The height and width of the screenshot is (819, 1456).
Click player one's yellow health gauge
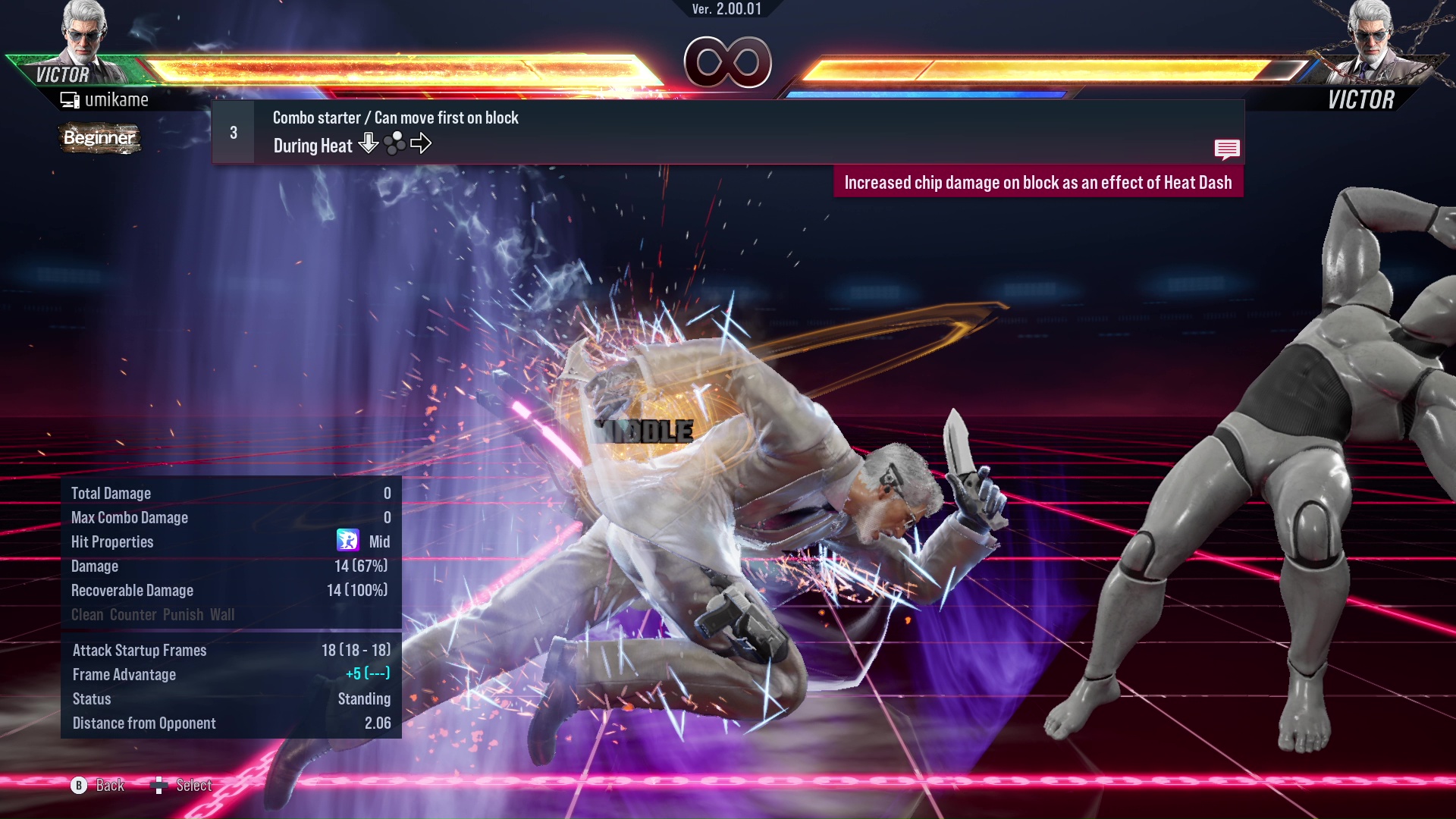394,67
